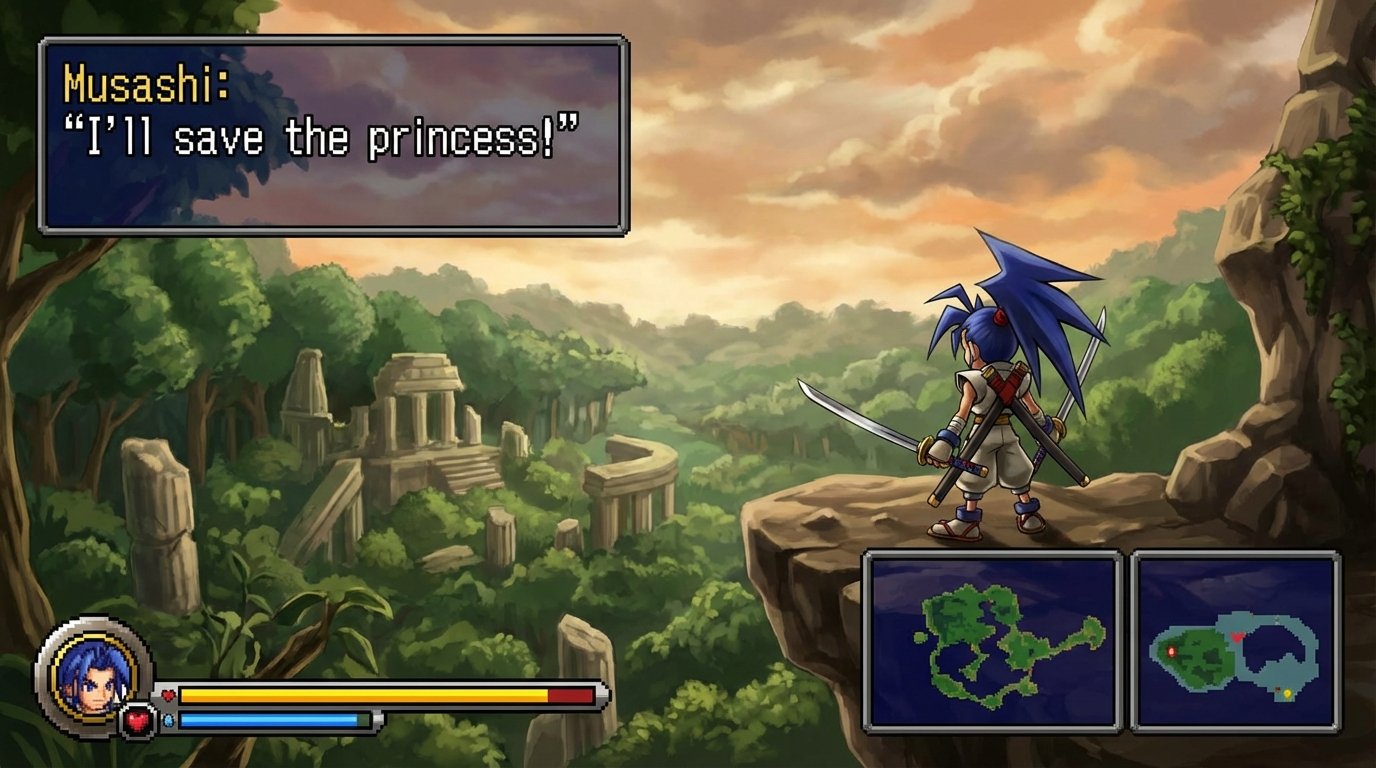Click the small brown marker near the yellow dot
Image resolution: width=1376 pixels, height=768 pixels.
click(x=1277, y=688)
